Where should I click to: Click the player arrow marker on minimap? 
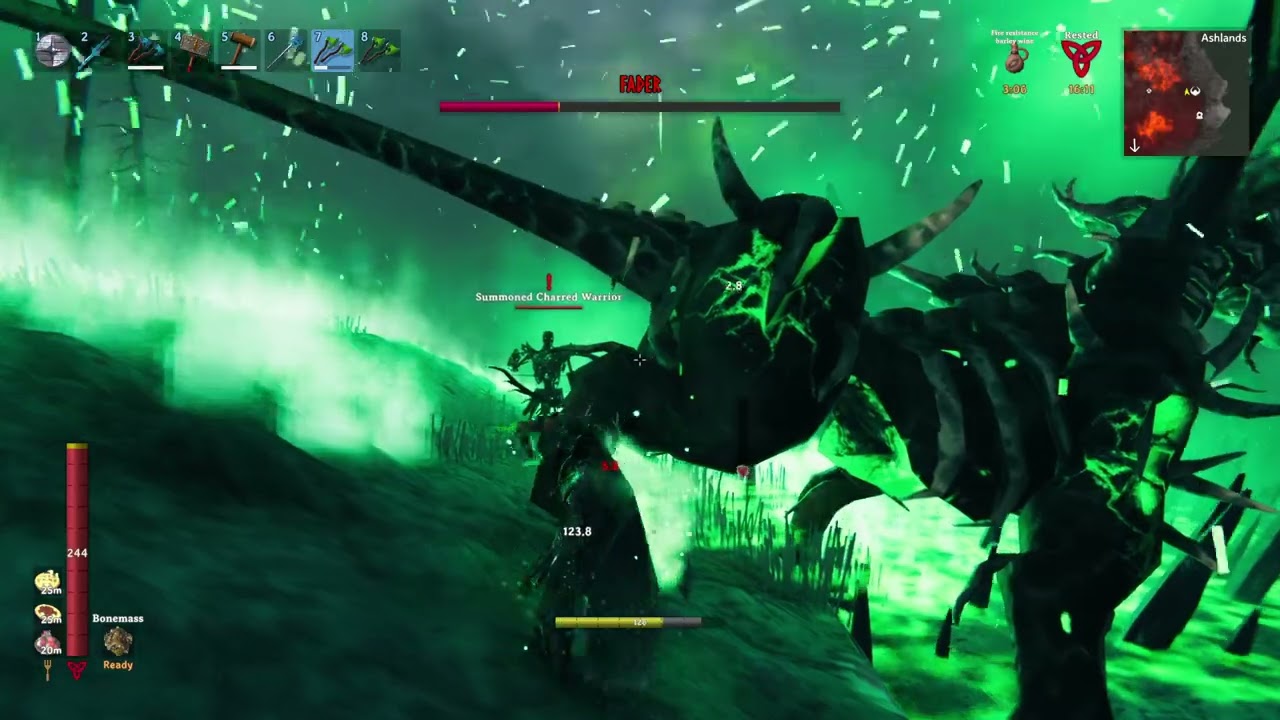(x=1187, y=91)
